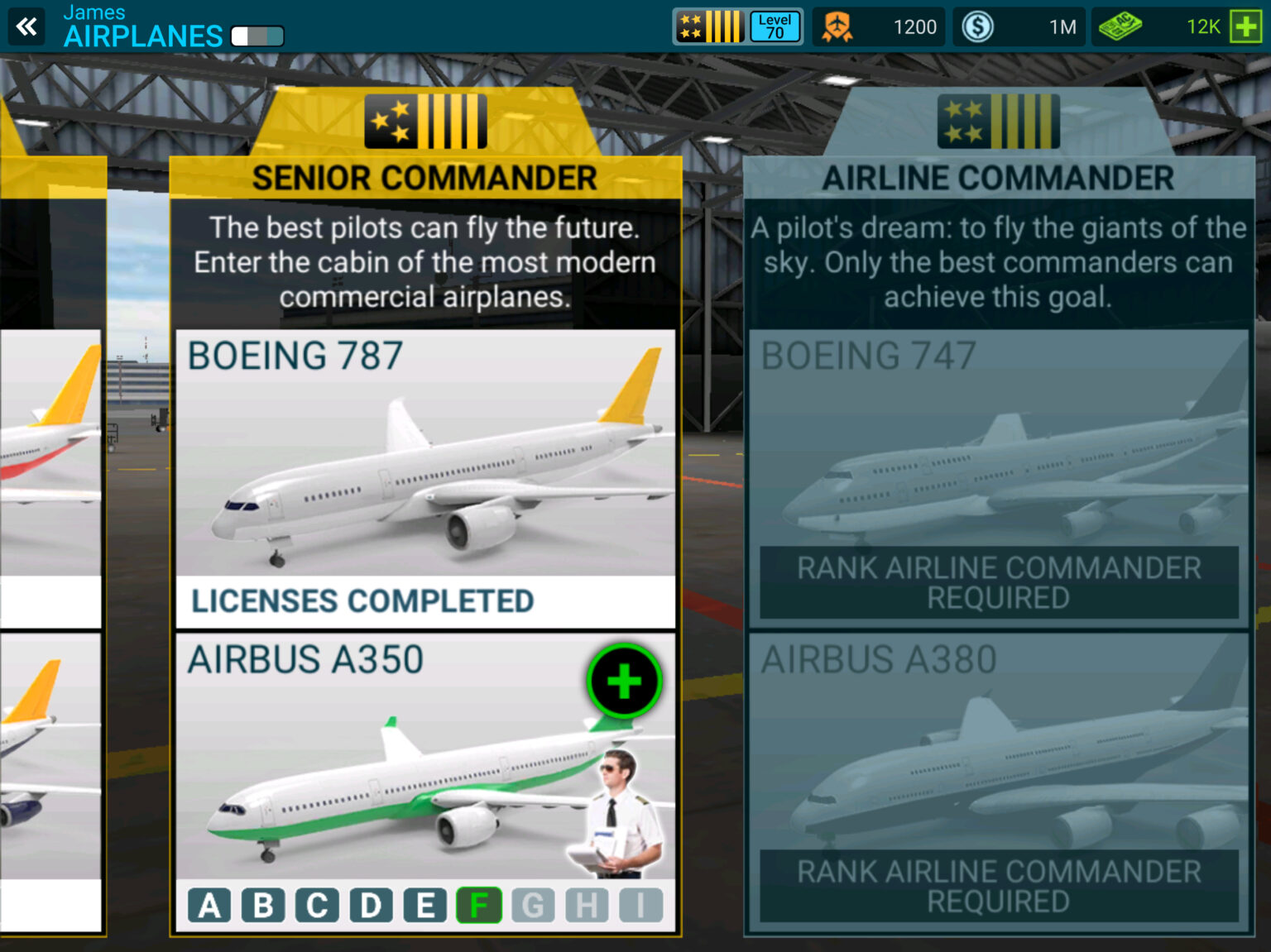This screenshot has width=1271, height=952.
Task: Expand the Airbus A350 with its plus button
Action: pos(625,680)
